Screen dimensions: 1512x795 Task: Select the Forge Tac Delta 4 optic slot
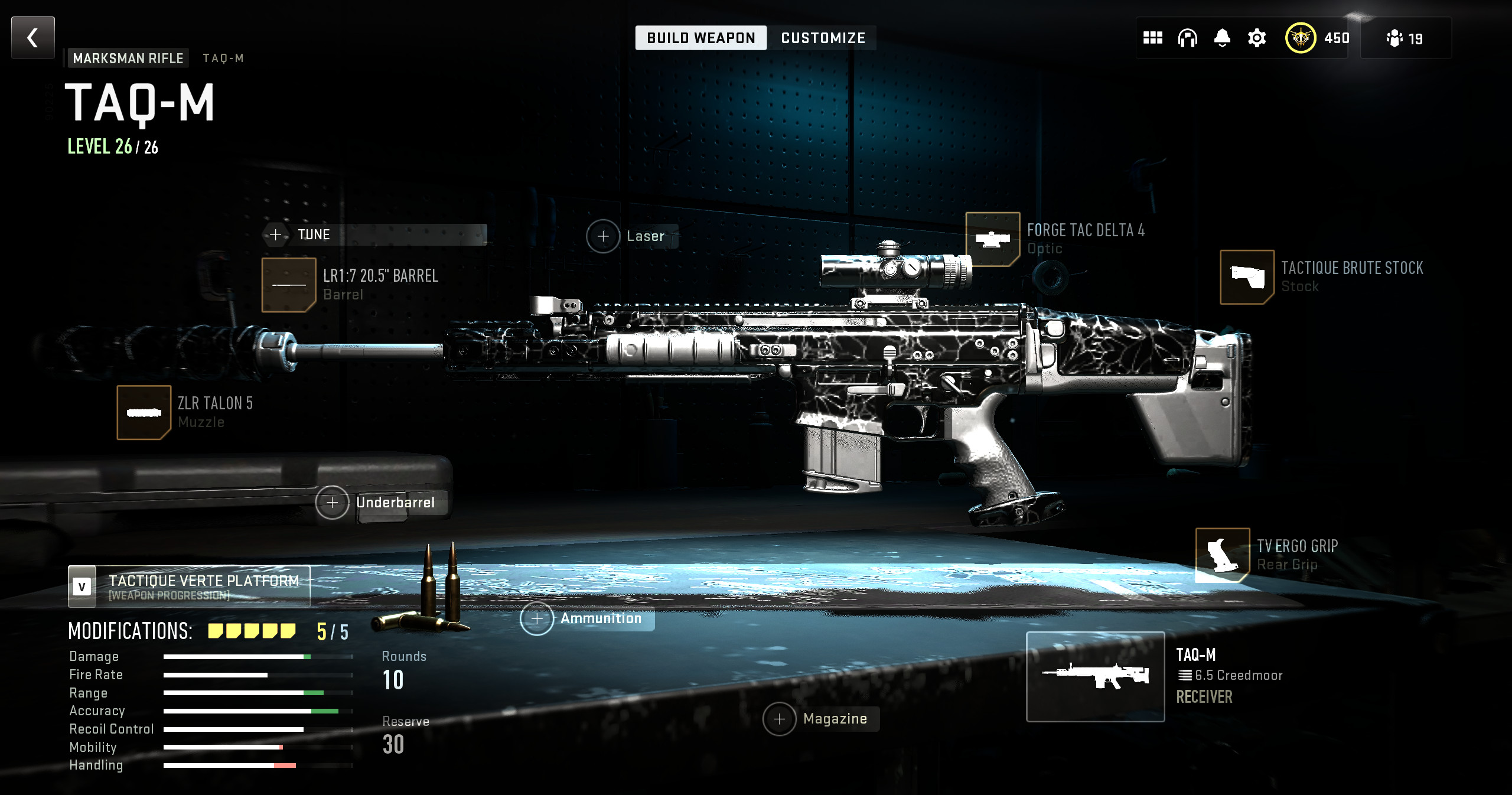[x=992, y=239]
